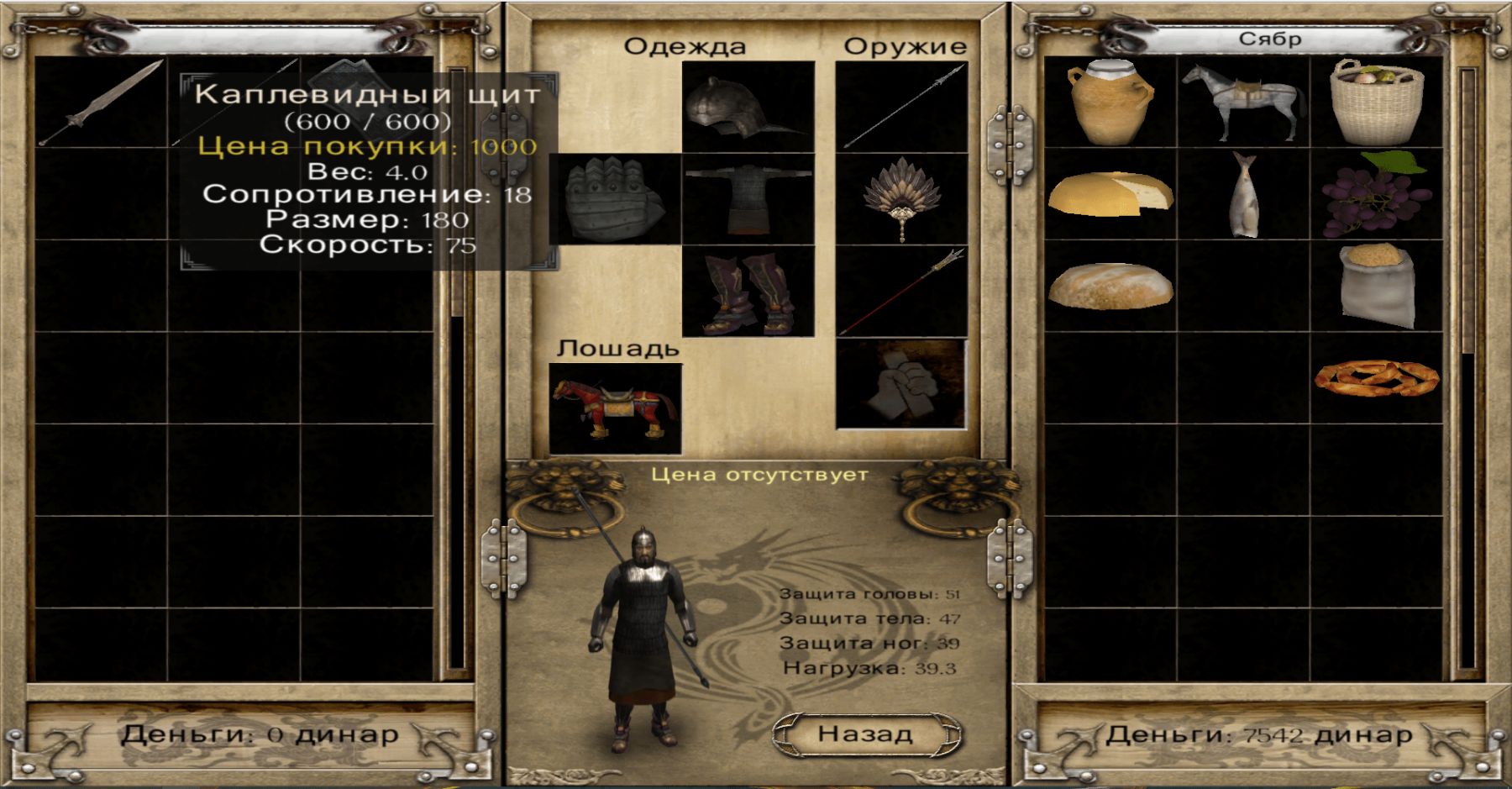Select the grain sack item

tap(1377, 287)
